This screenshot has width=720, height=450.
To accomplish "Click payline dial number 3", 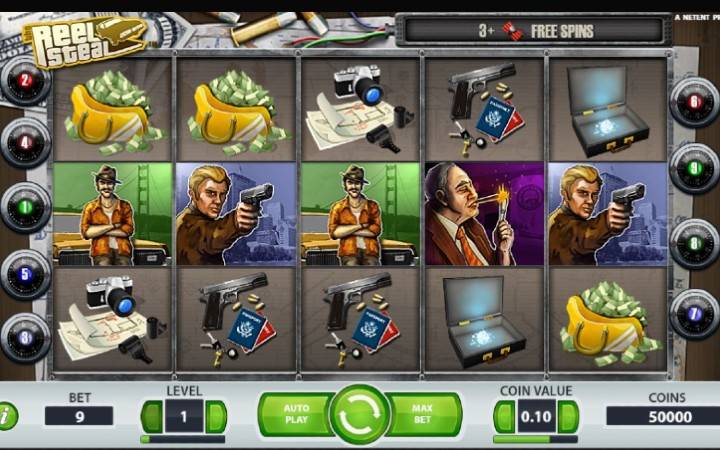I will click(x=25, y=336).
